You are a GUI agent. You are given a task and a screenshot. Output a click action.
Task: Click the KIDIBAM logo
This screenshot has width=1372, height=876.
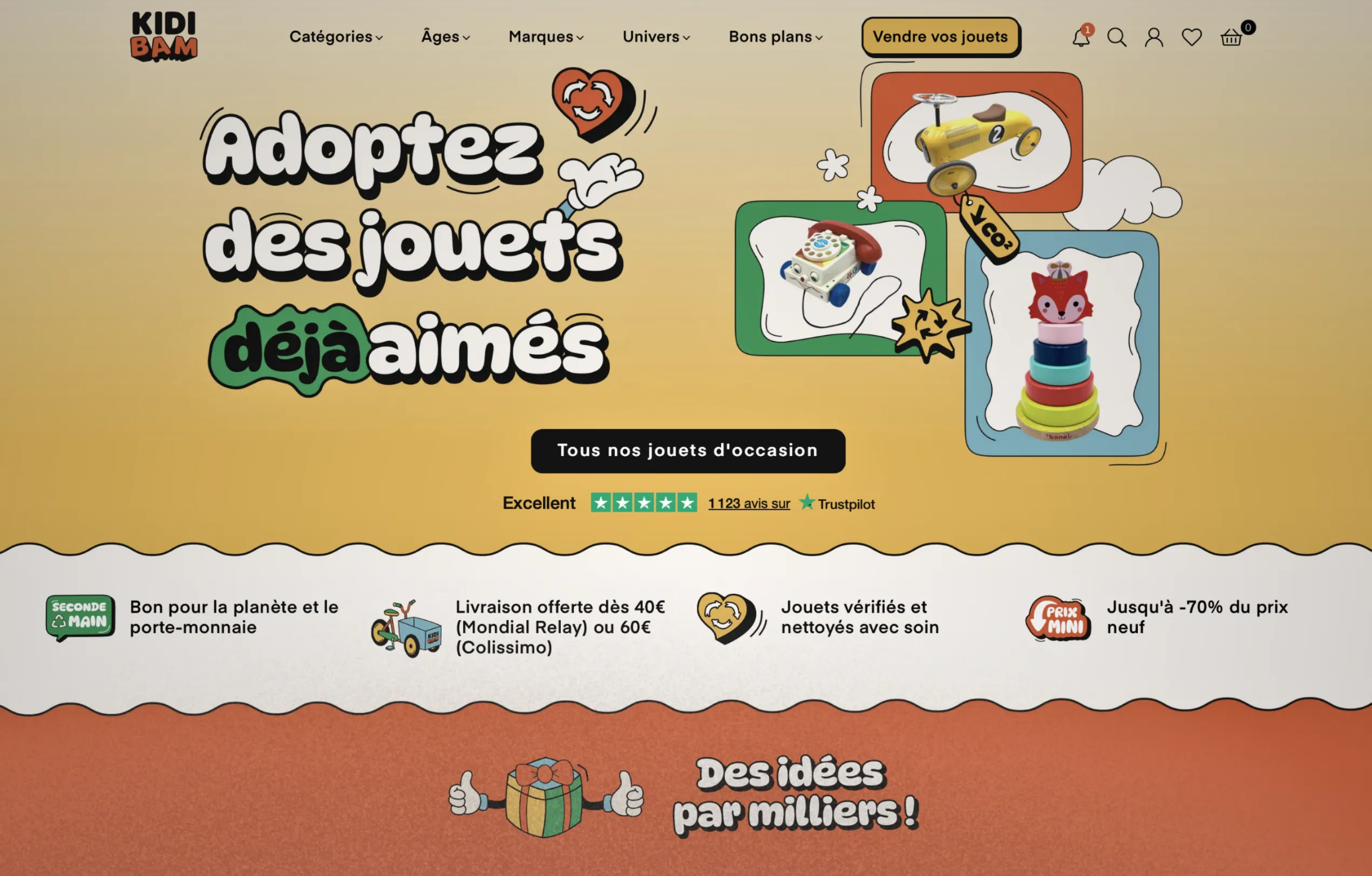click(164, 37)
